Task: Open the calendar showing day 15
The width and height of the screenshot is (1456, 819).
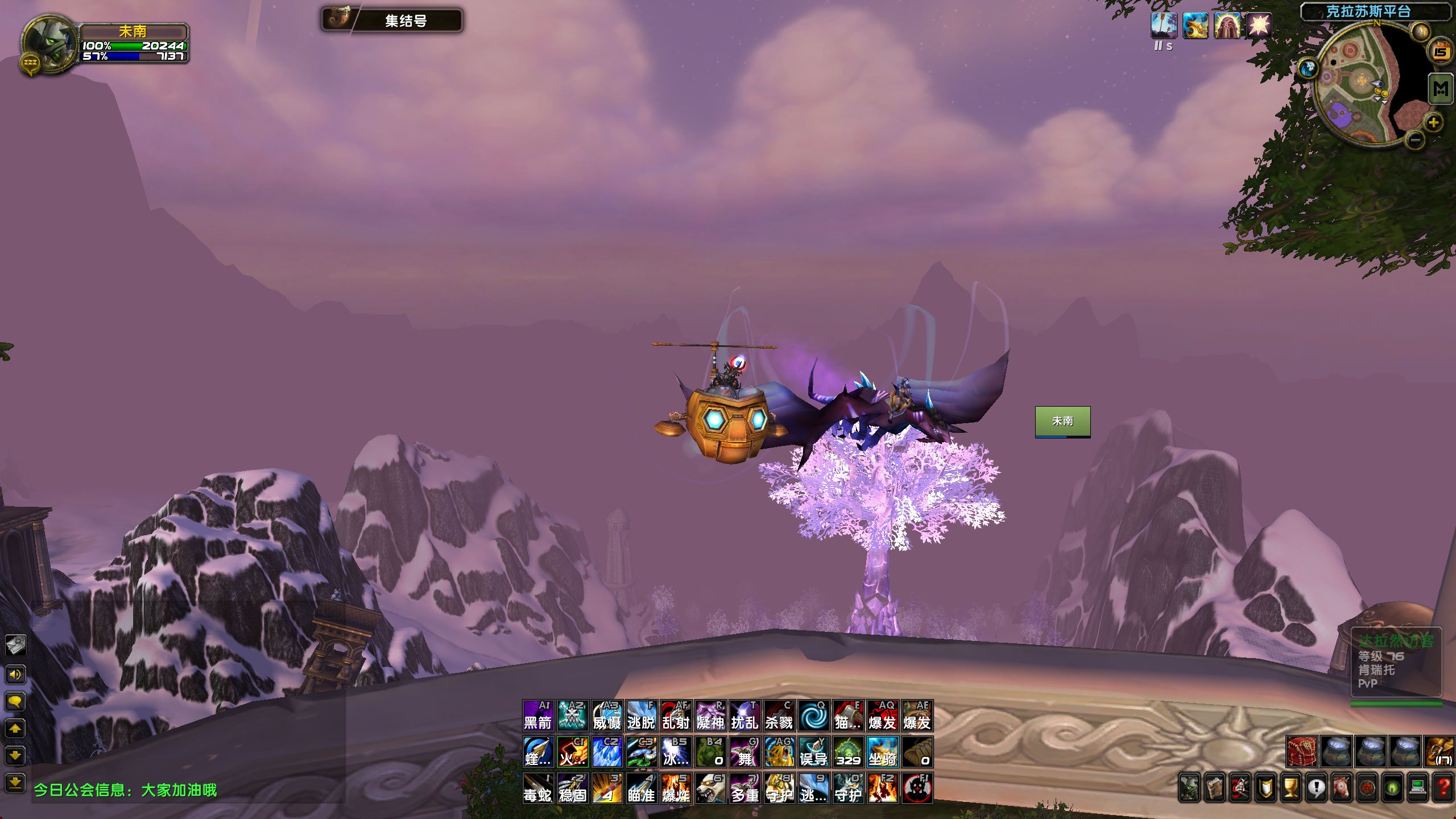Action: point(1440,52)
